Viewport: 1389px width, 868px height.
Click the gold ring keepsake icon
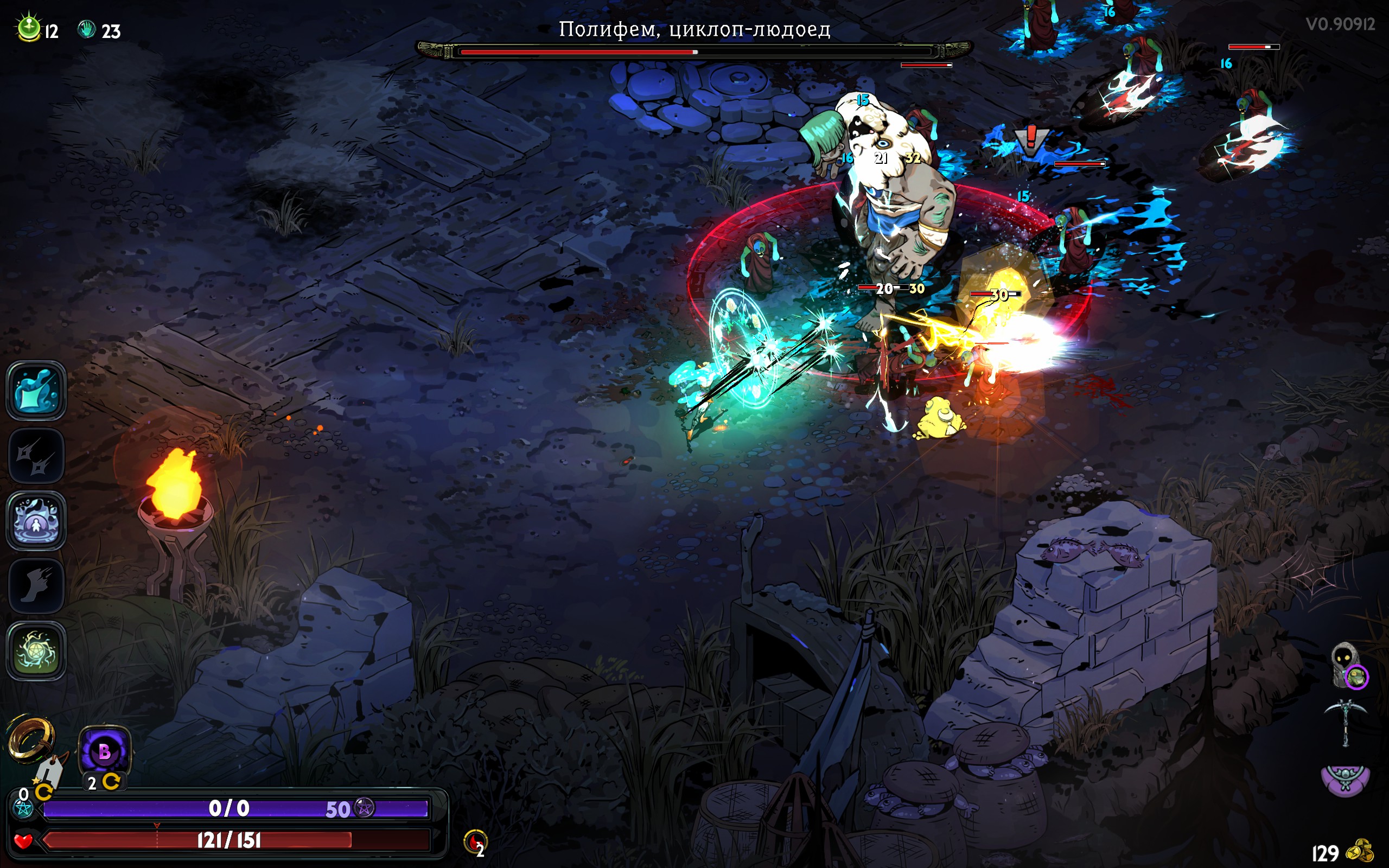click(31, 738)
